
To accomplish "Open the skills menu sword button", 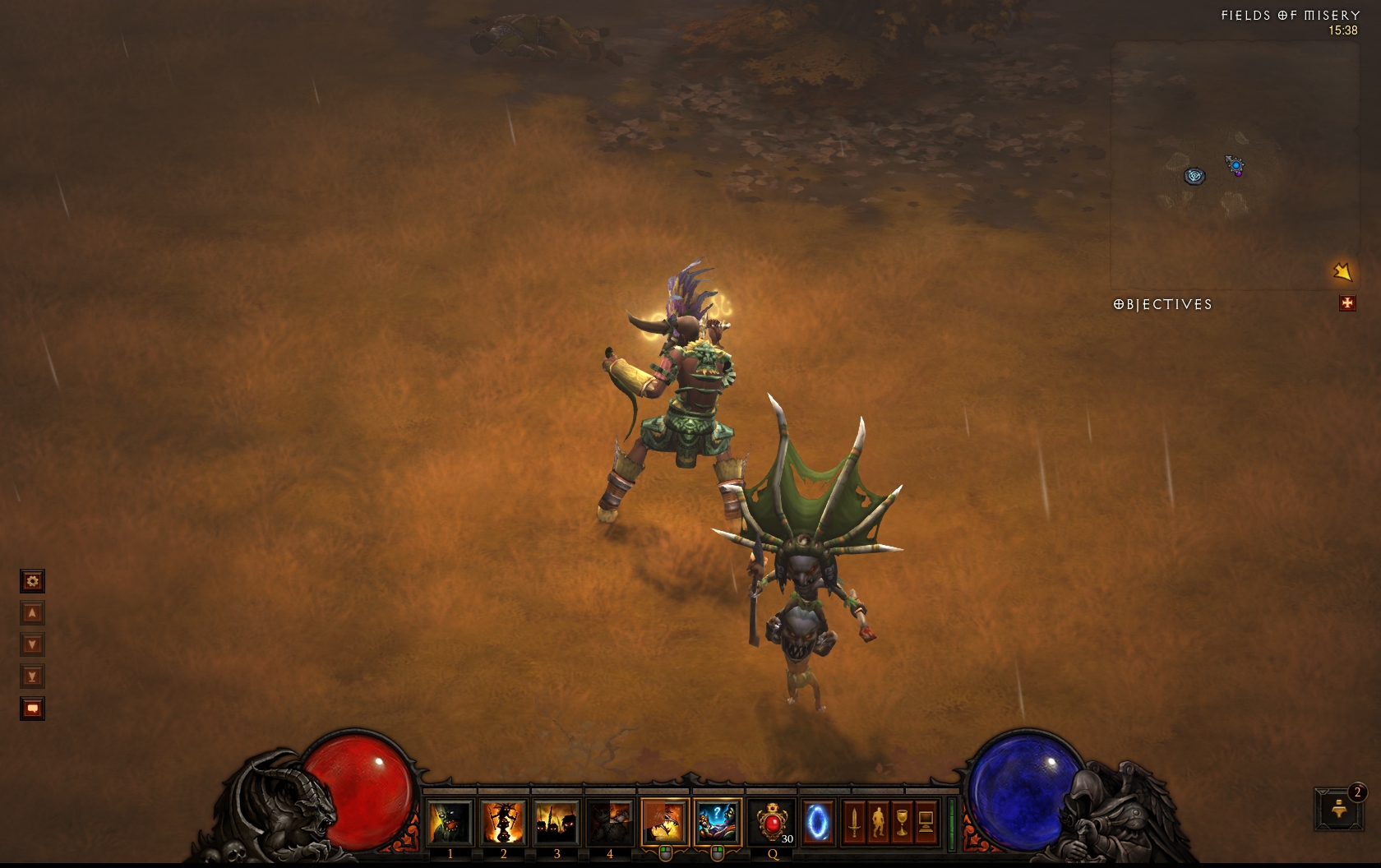I will 854,822.
